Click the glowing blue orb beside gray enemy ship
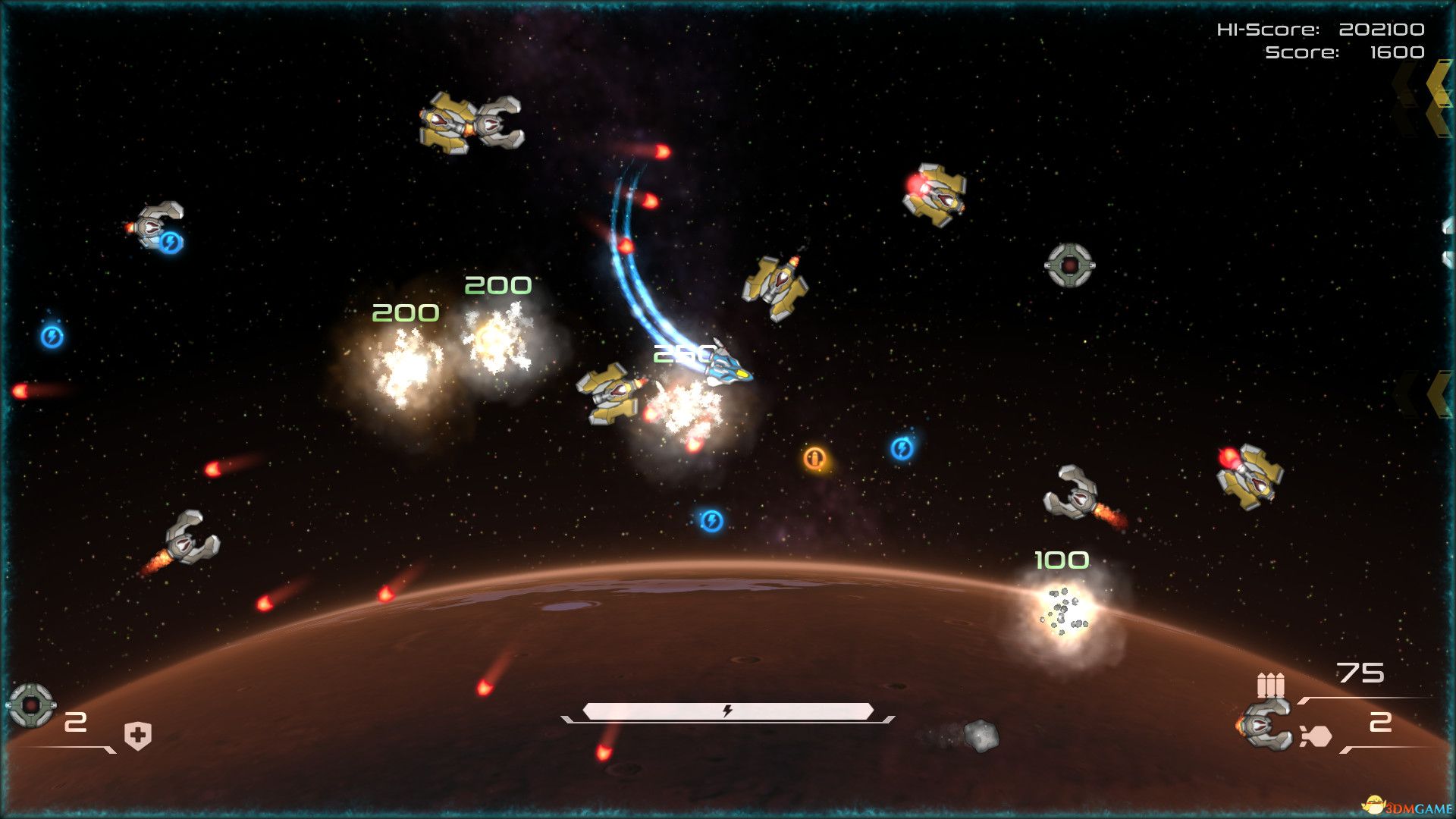The image size is (1456, 819). click(x=172, y=243)
